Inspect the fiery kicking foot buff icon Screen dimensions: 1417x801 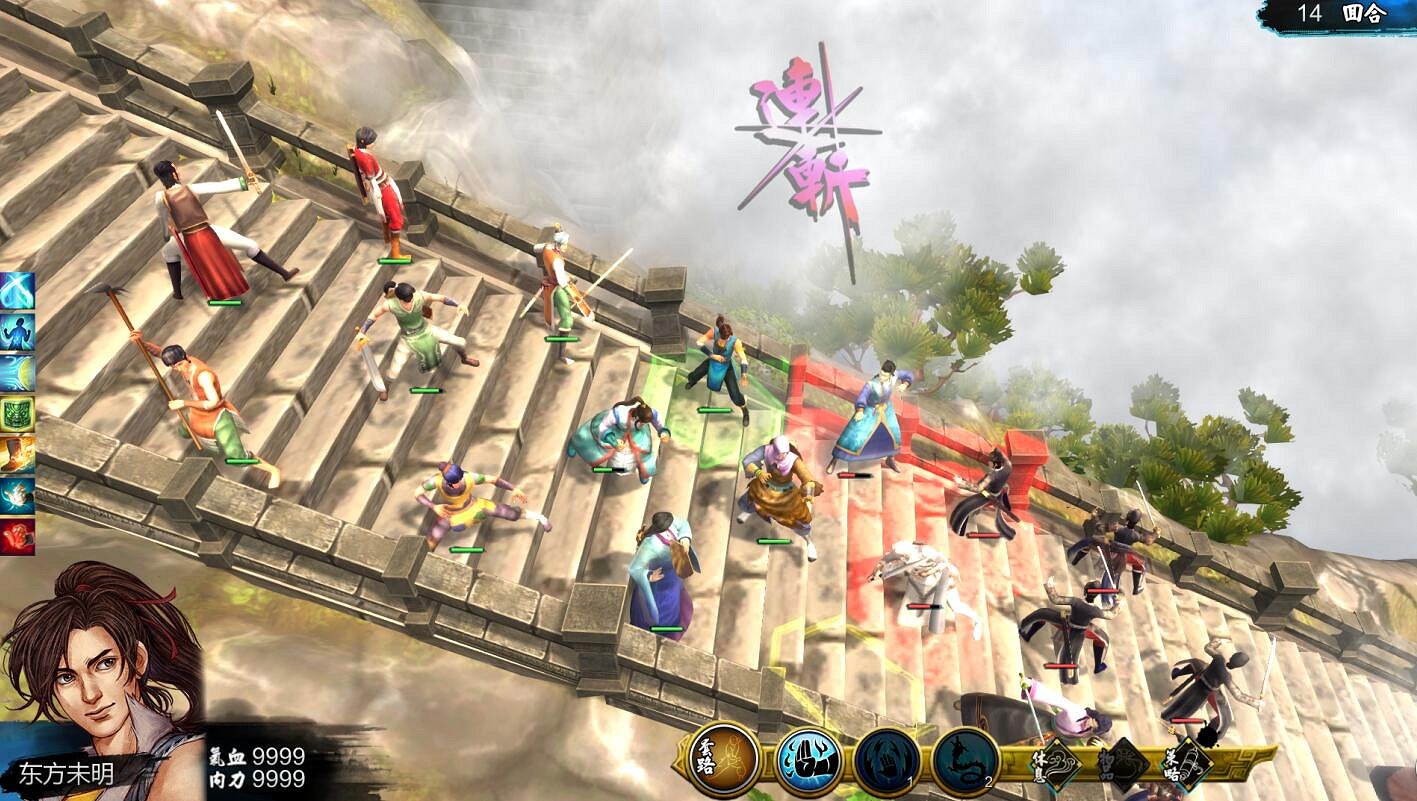(17, 455)
